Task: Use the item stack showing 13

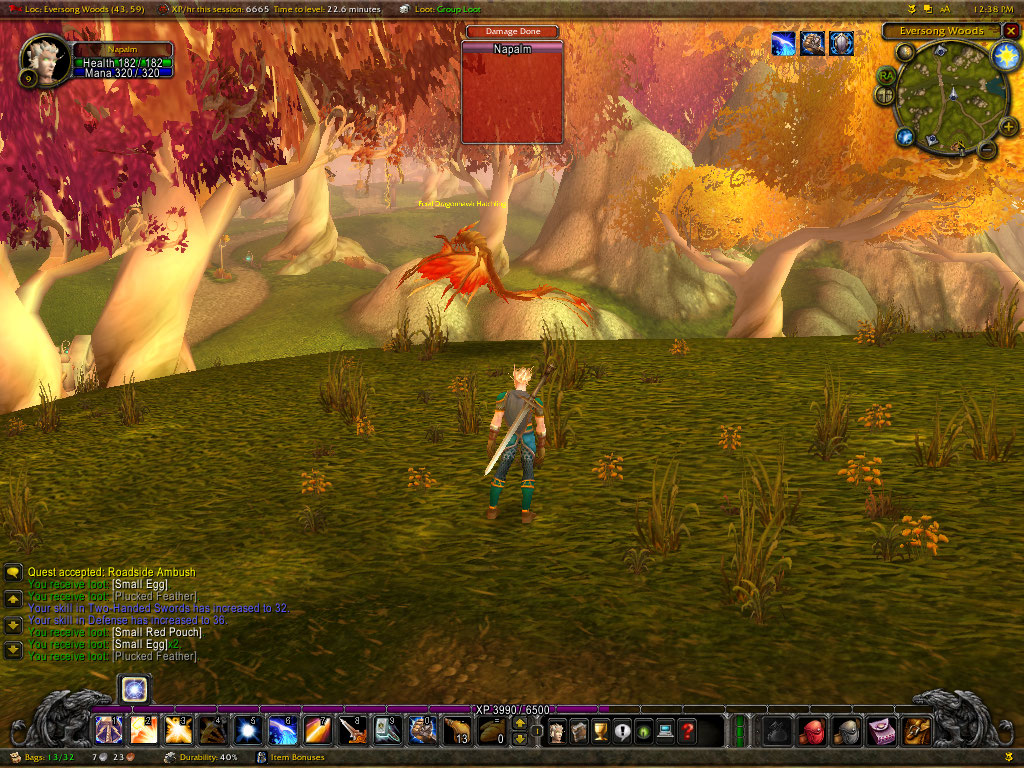Action: 457,731
